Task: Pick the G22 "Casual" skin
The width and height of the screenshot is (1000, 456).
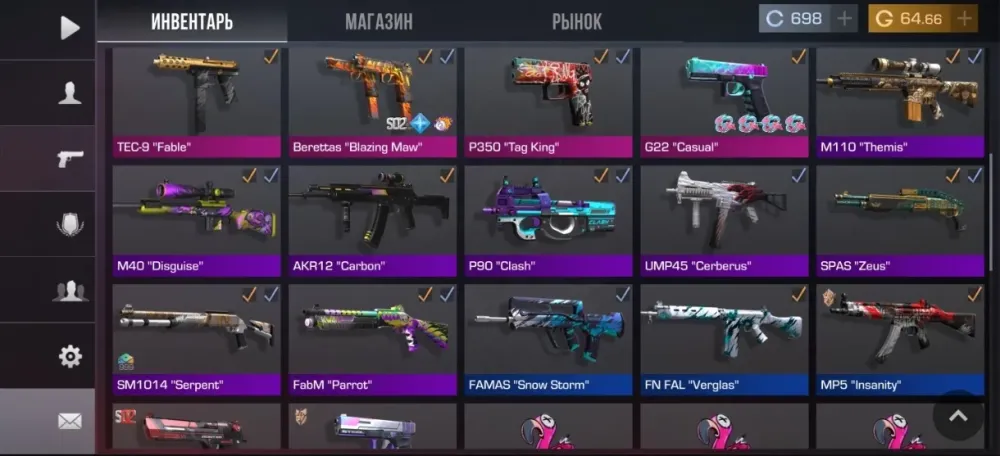Action: pos(724,100)
